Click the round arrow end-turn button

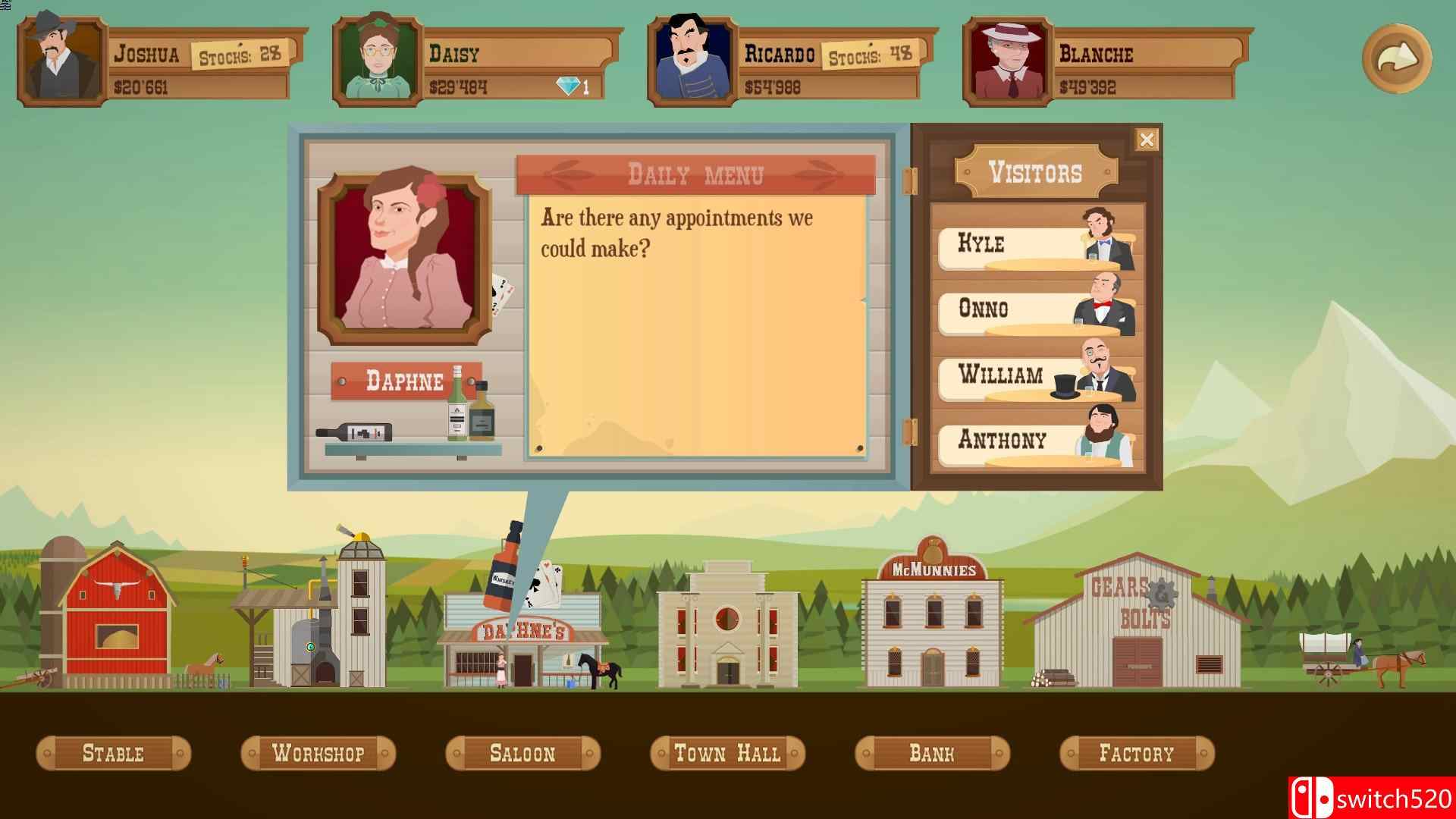tap(1396, 58)
